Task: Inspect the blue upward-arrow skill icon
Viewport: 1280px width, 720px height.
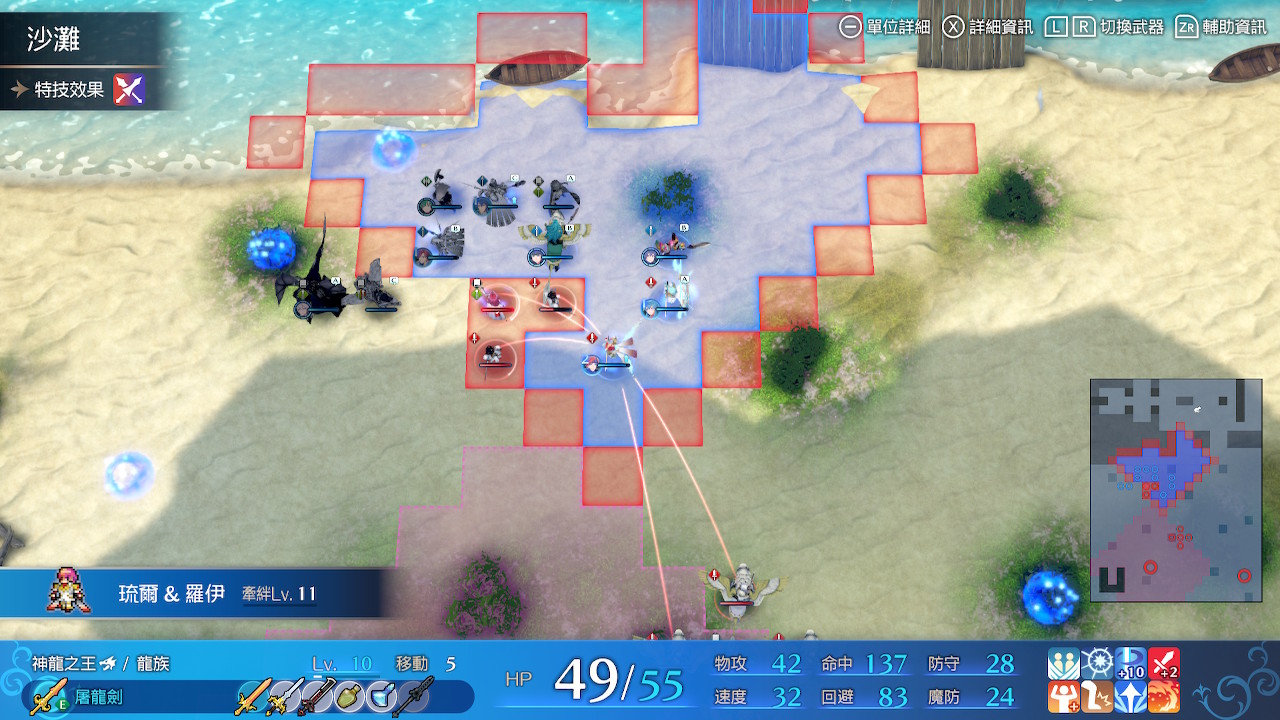Action: click(x=1130, y=697)
